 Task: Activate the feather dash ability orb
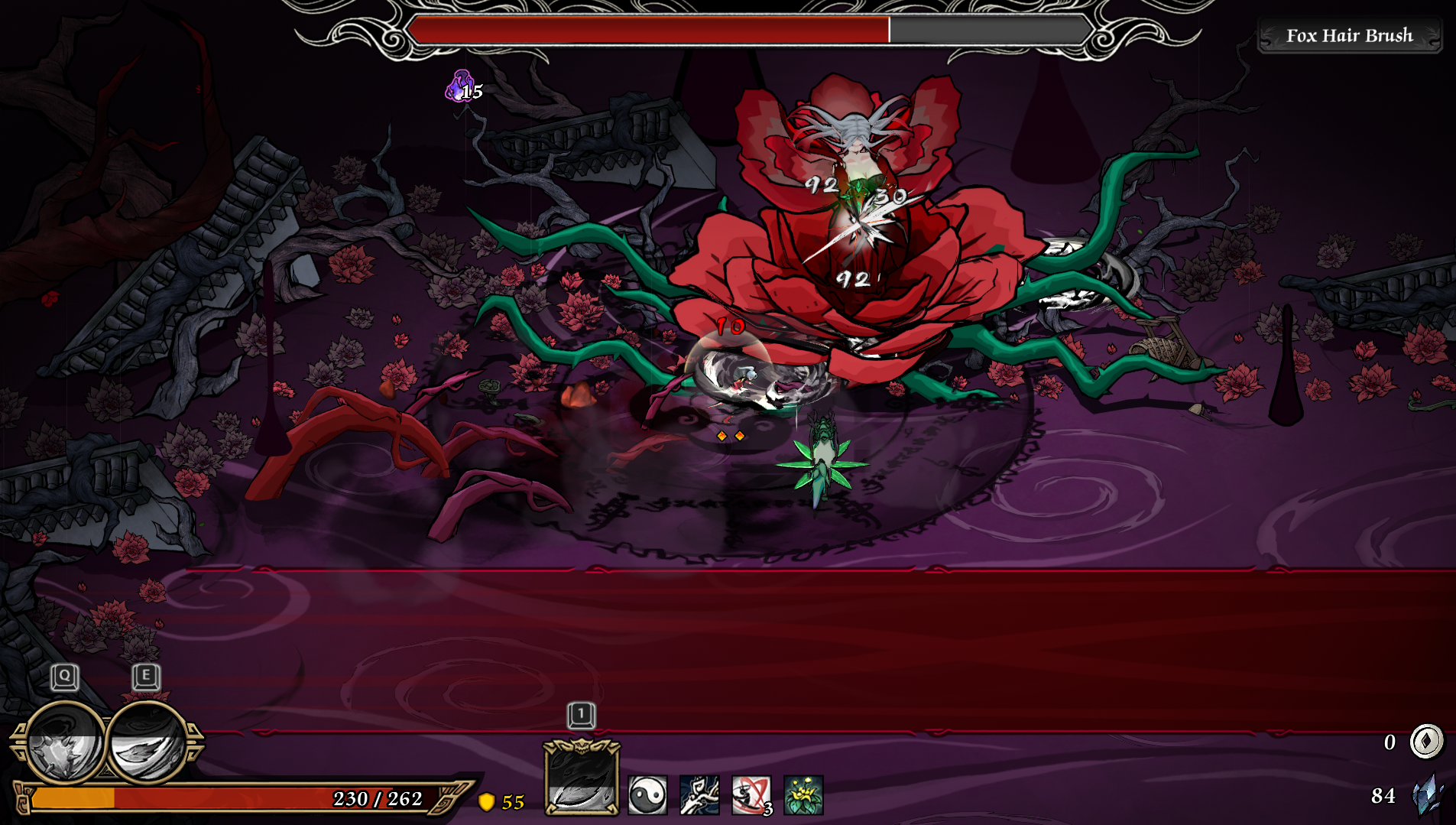pos(148,742)
